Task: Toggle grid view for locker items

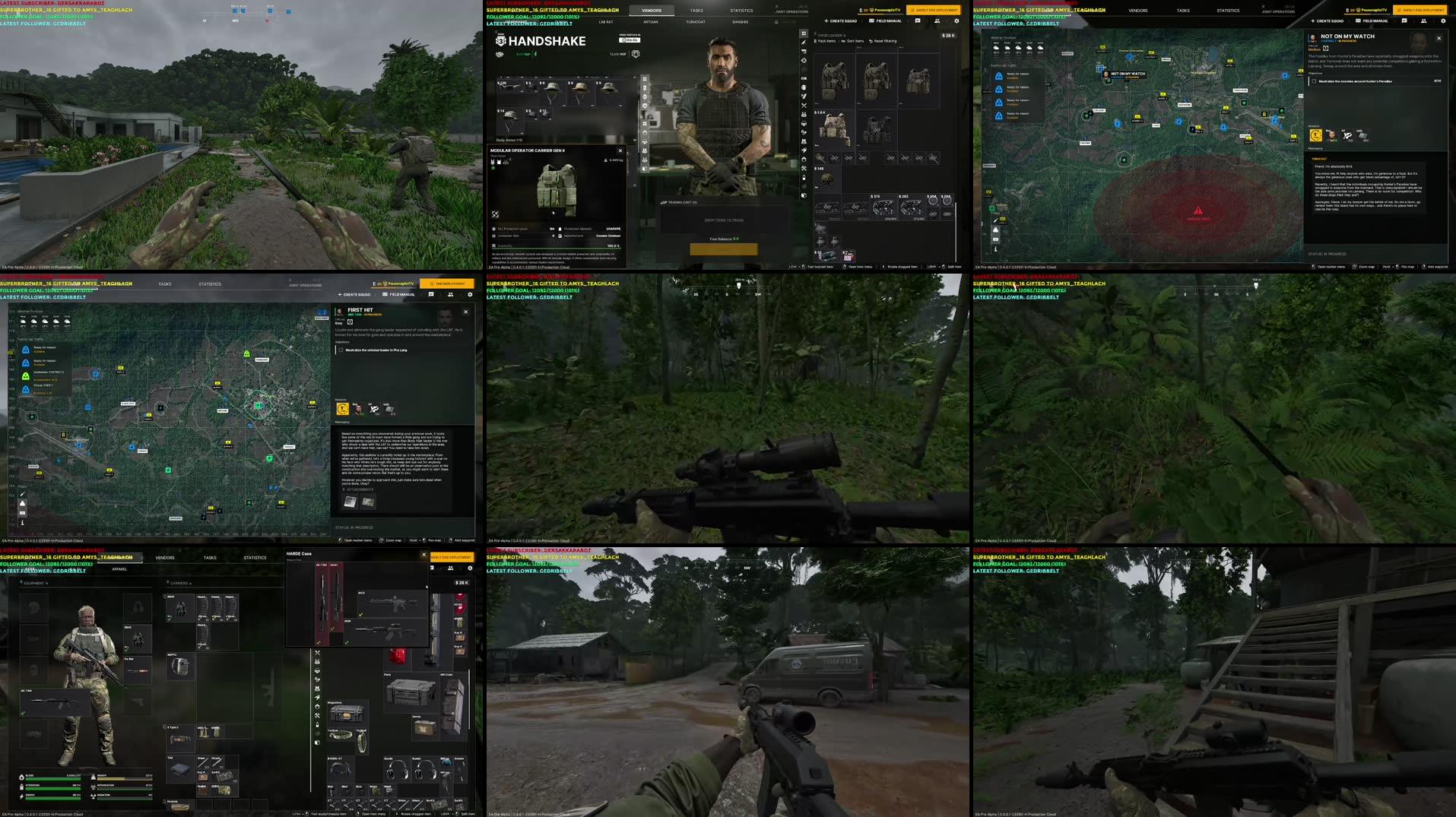Action: point(804,33)
